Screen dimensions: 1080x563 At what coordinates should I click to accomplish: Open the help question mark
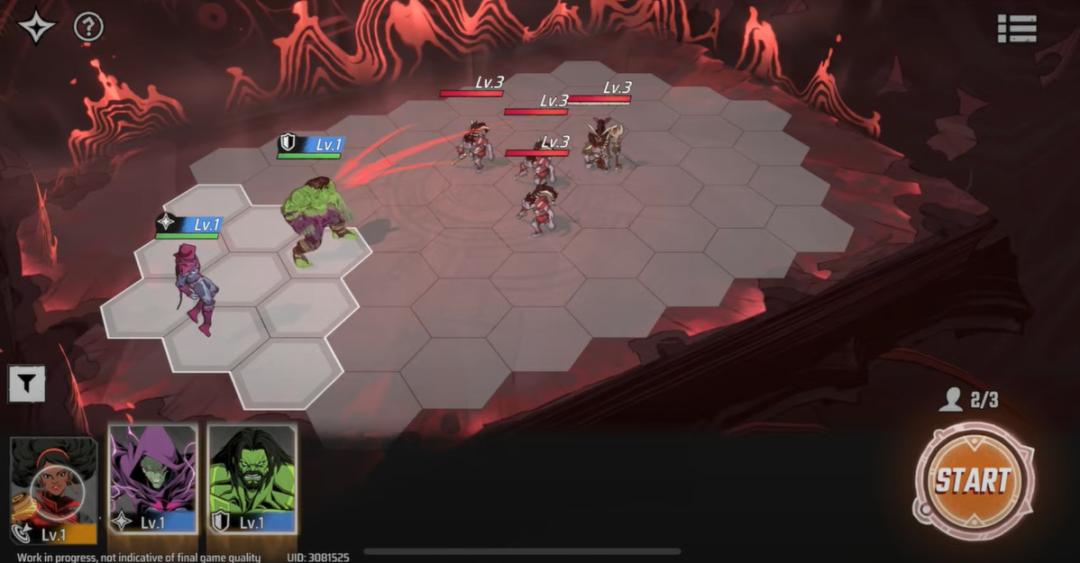(89, 27)
